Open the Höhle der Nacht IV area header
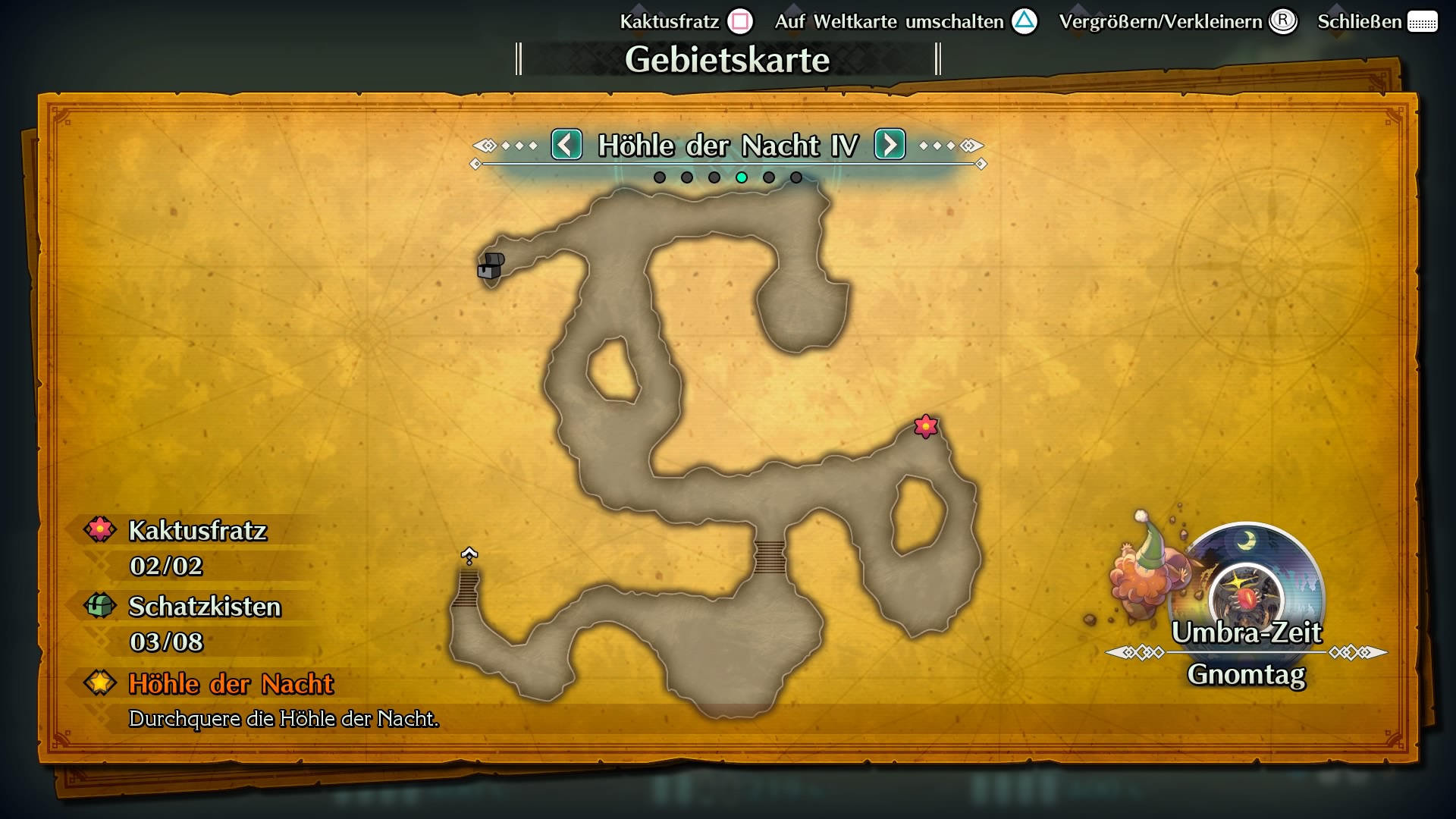The width and height of the screenshot is (1456, 819). tap(728, 144)
